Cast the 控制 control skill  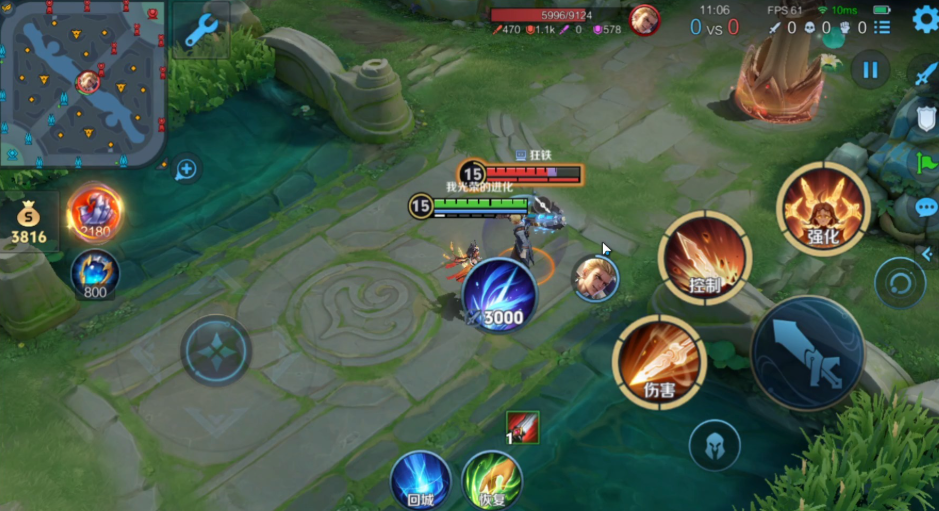705,257
